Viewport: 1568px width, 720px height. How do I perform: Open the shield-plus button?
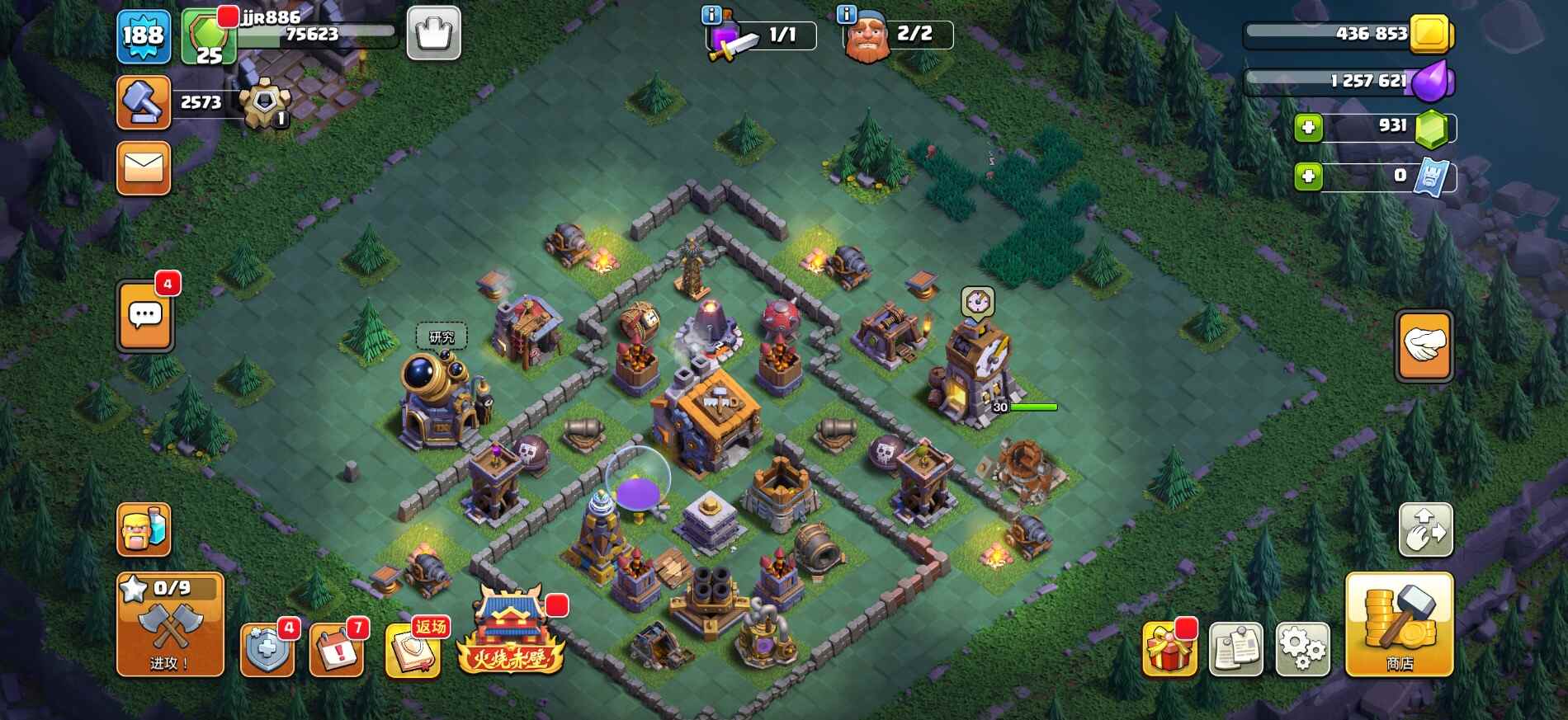267,650
